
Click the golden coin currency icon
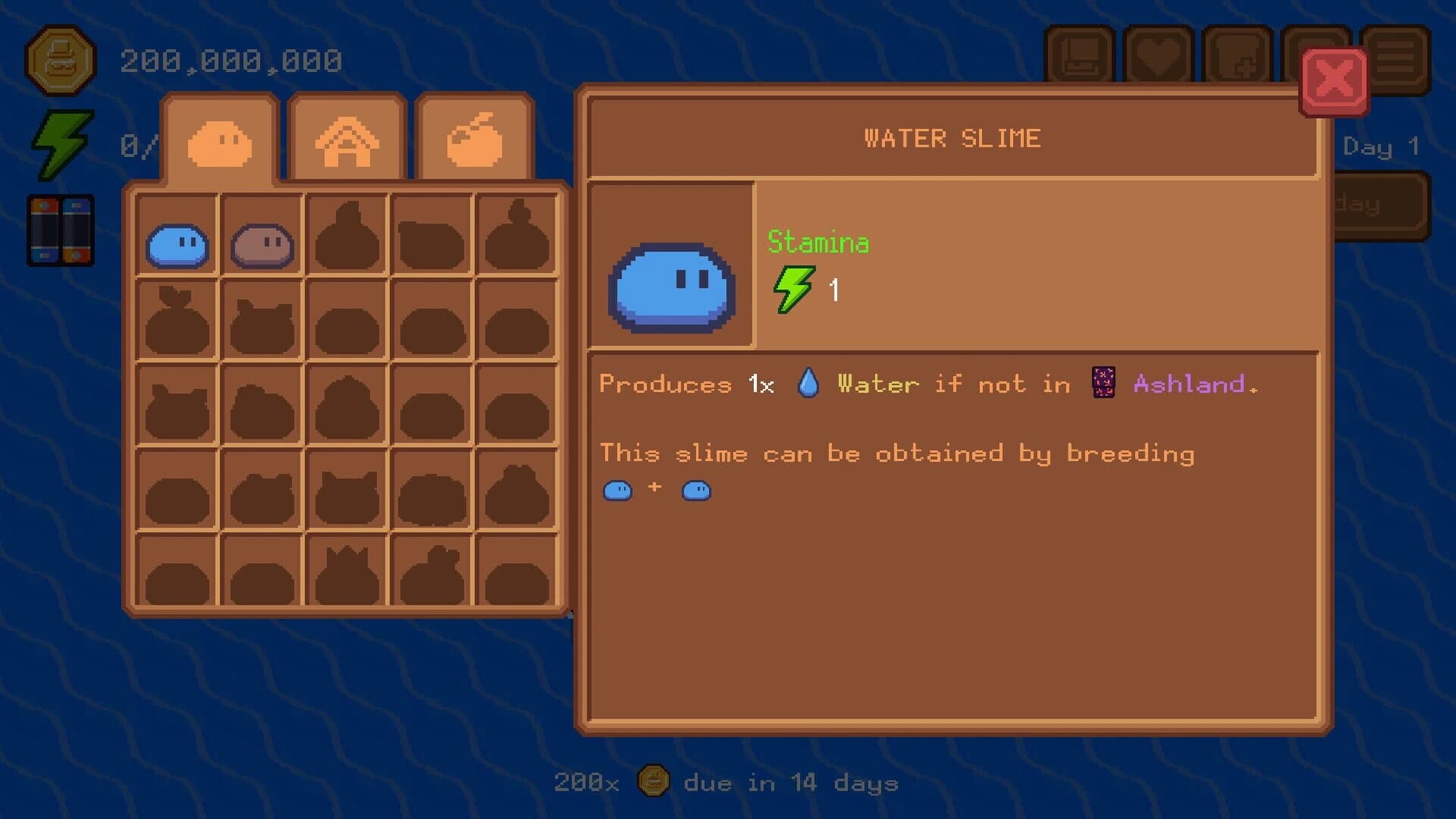(x=61, y=61)
